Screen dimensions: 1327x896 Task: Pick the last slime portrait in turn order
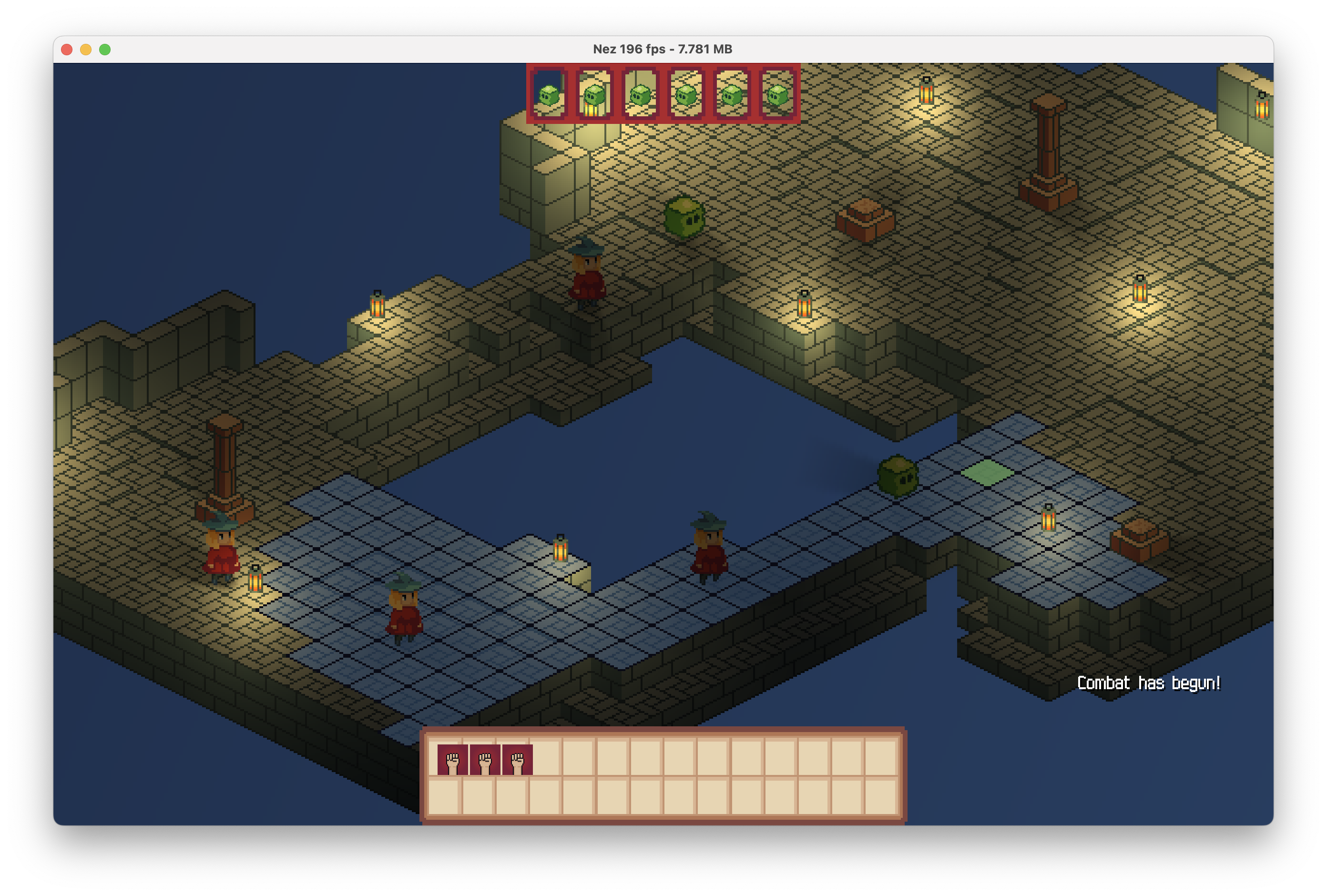click(x=777, y=94)
